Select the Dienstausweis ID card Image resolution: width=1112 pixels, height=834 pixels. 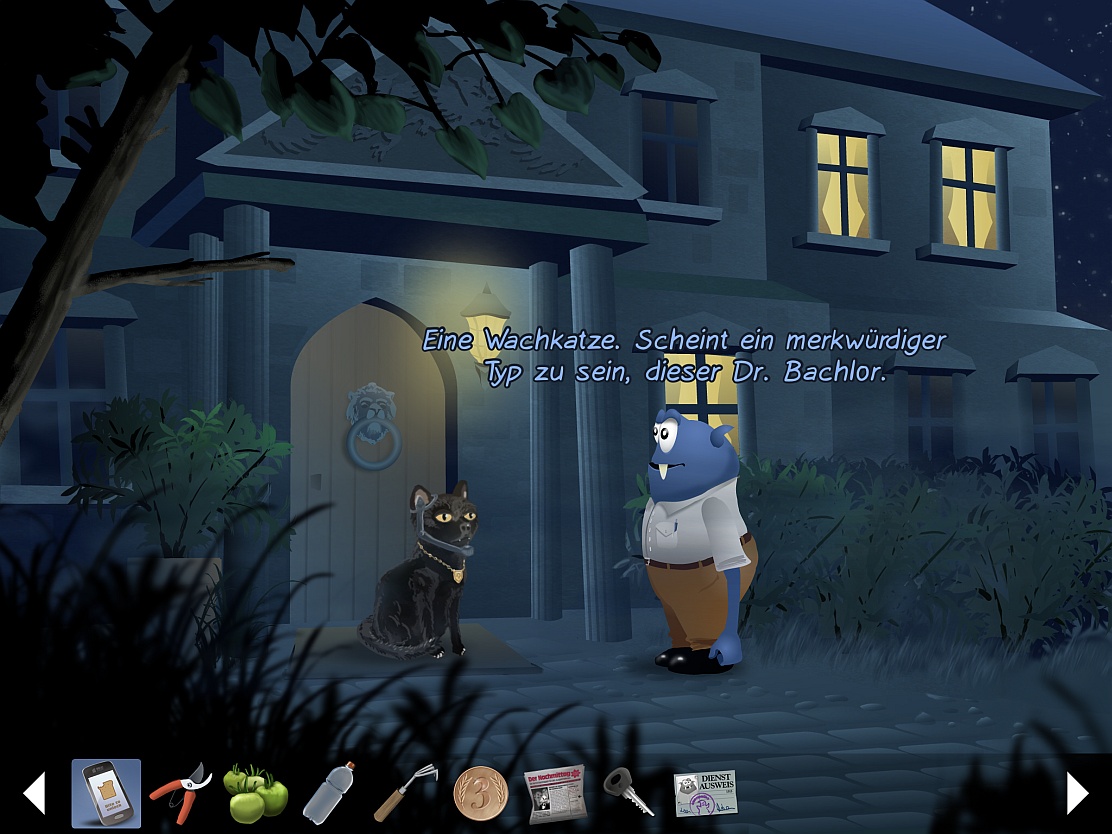pyautogui.click(x=705, y=794)
